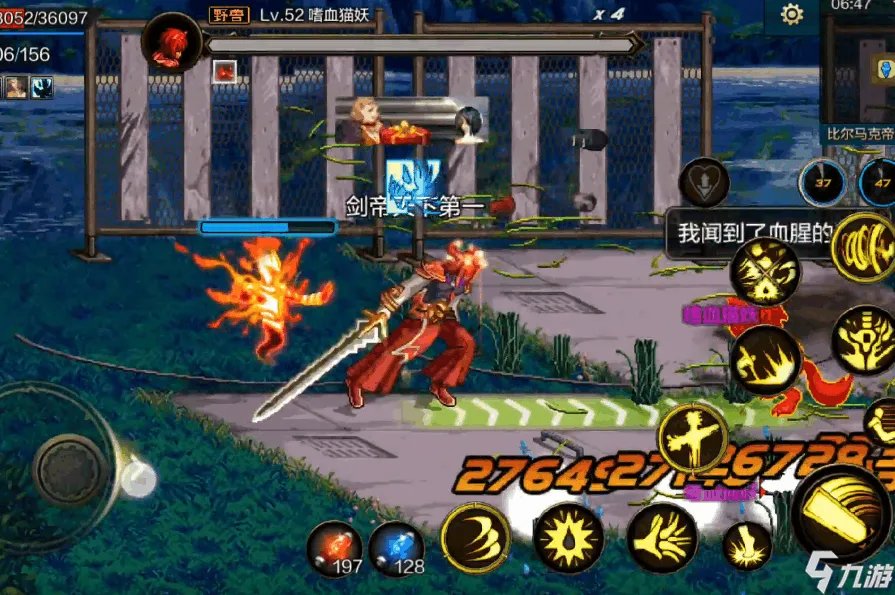Activate the triple claw slash skill
The image size is (895, 595).
point(476,538)
